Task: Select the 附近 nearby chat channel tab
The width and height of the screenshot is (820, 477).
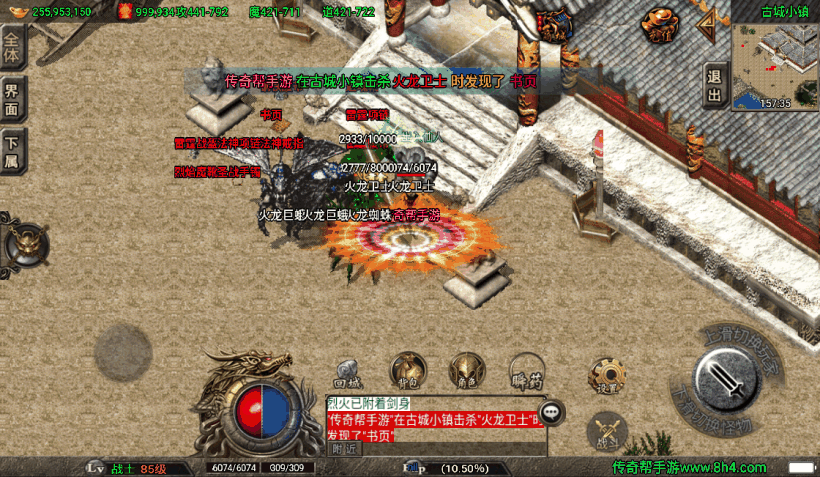Action: pos(346,449)
